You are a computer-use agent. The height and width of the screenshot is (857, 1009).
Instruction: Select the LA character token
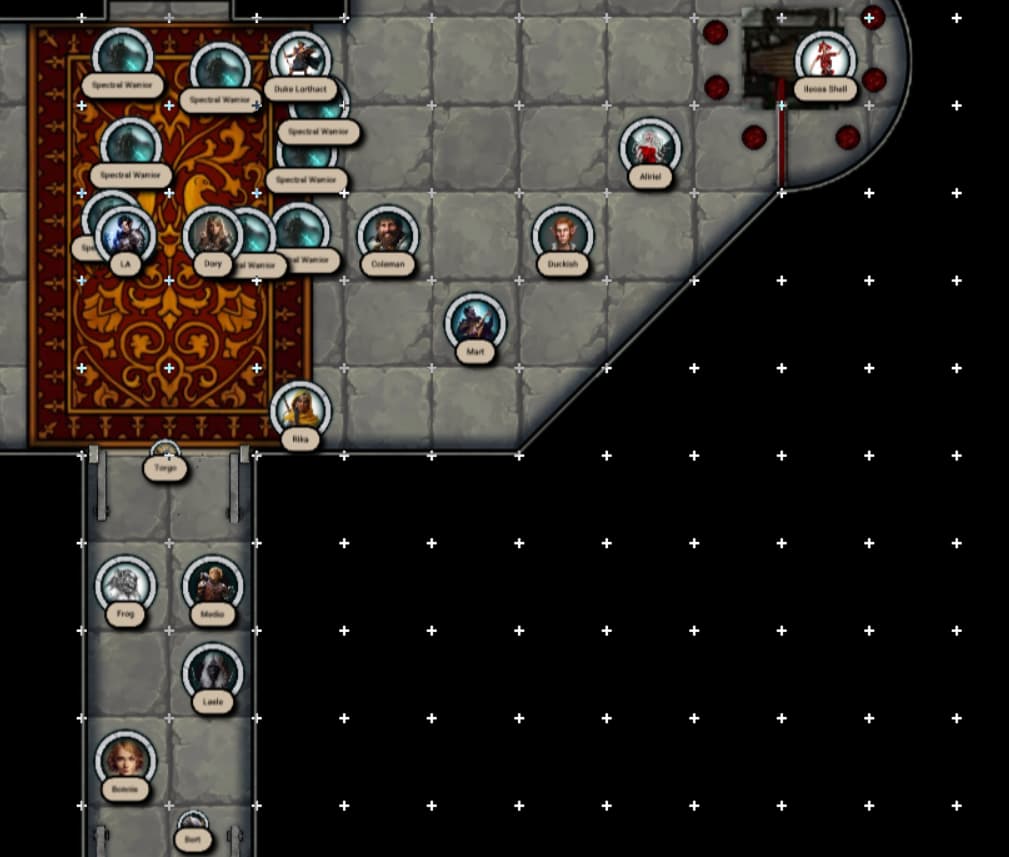pyautogui.click(x=126, y=236)
